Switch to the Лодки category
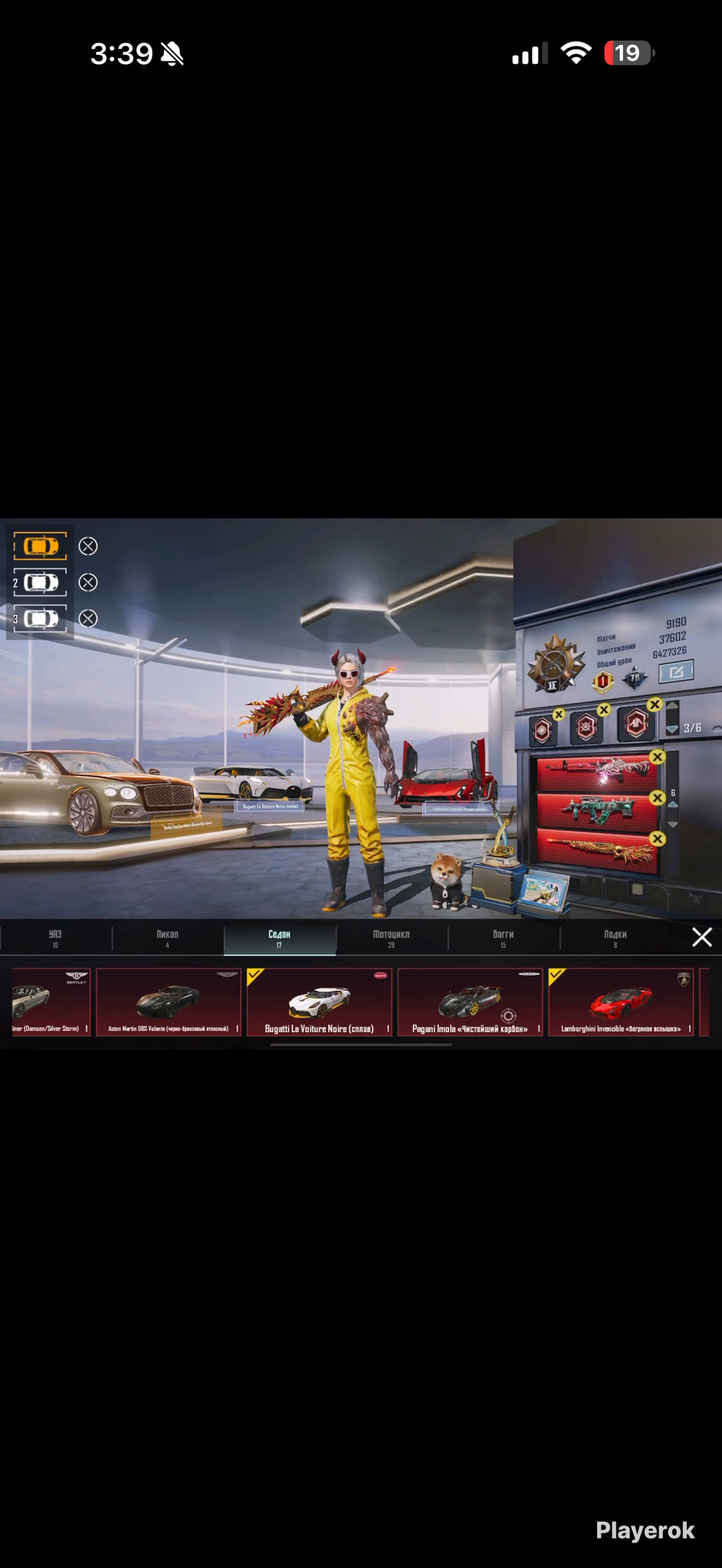The width and height of the screenshot is (722, 1568). coord(615,938)
